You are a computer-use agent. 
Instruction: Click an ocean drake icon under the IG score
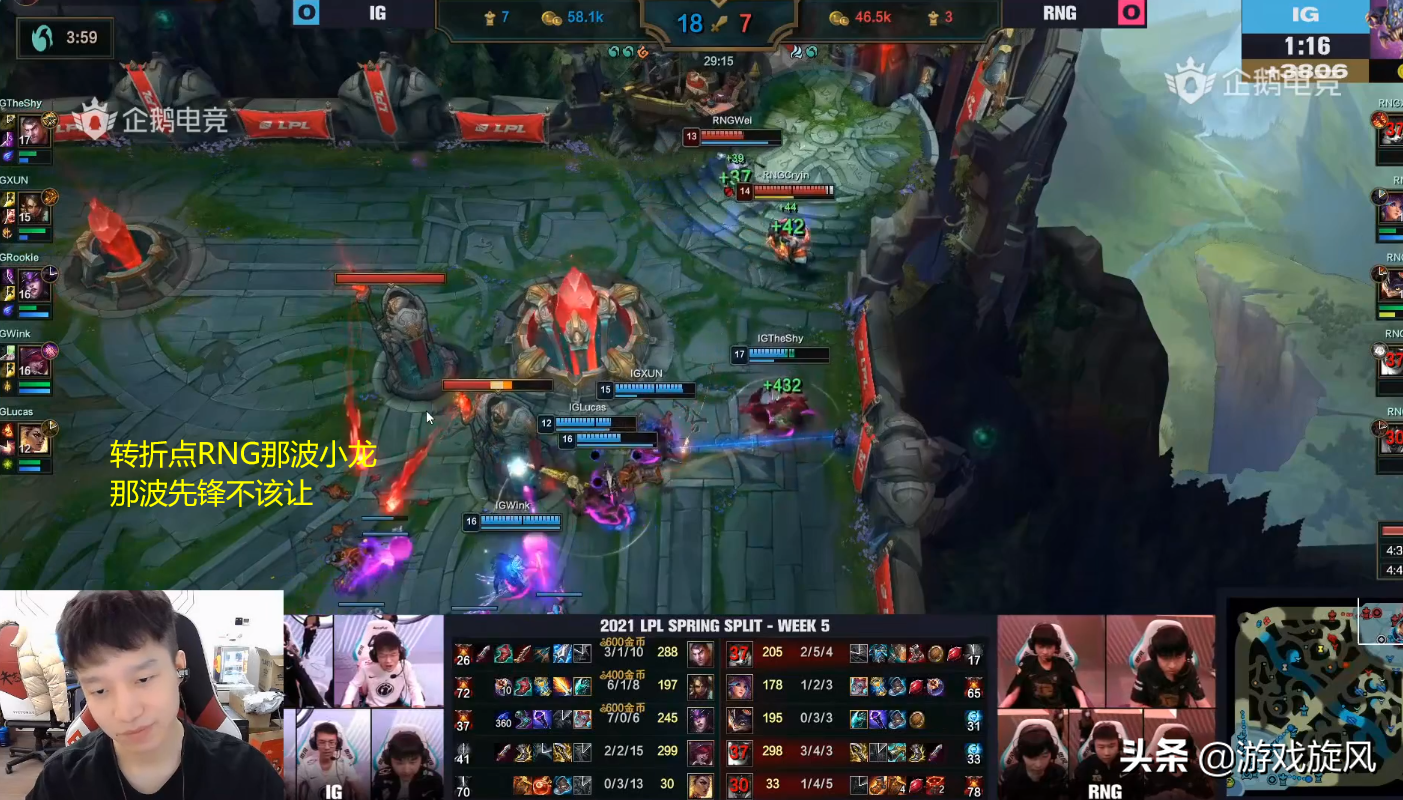614,51
